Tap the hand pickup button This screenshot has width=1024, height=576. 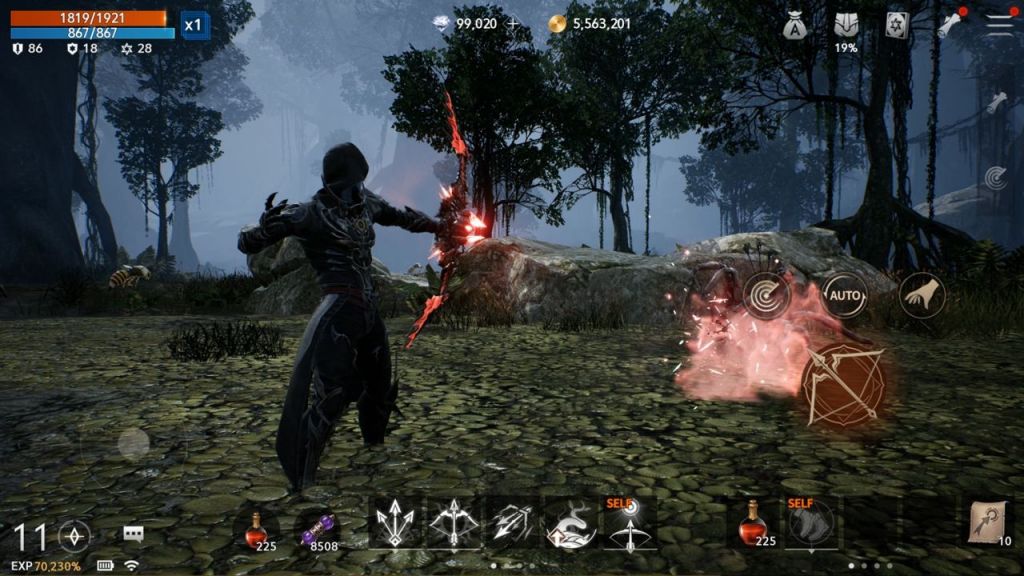921,295
